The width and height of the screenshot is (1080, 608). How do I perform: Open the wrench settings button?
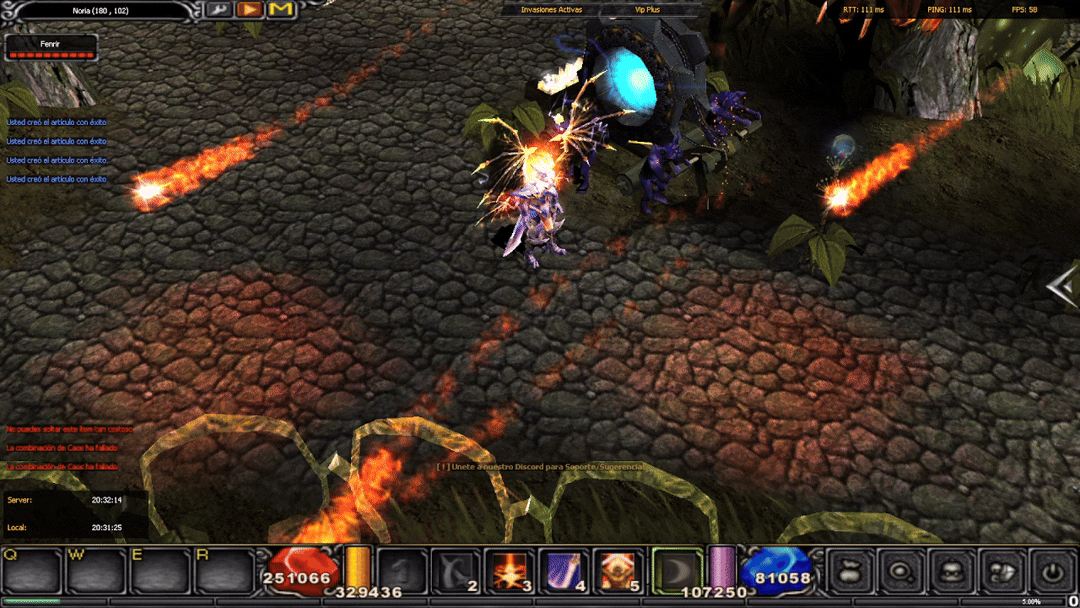coord(220,10)
